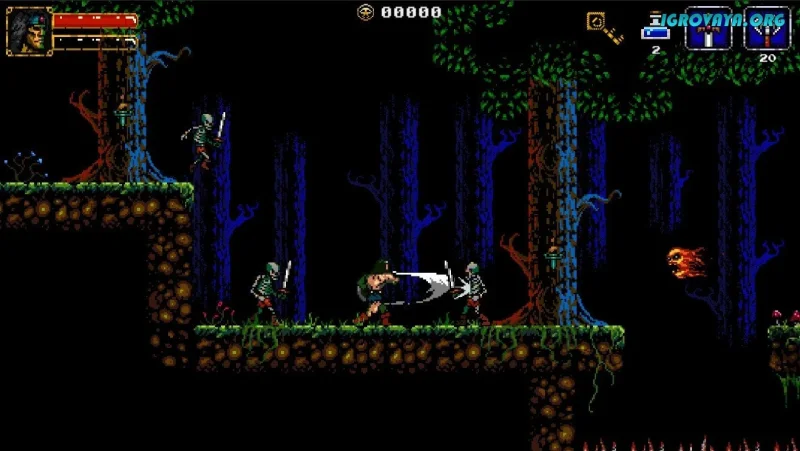
Task: Click the skull coin icon
Action: point(365,12)
